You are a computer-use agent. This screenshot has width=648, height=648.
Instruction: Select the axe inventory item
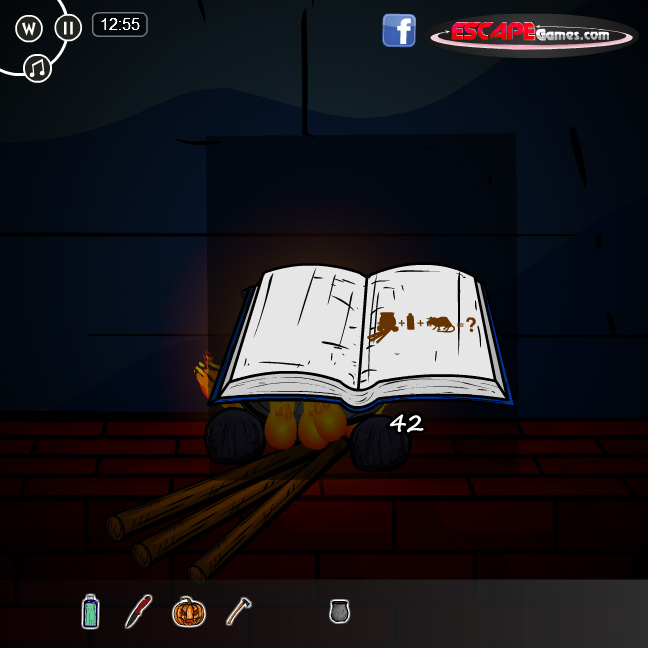237,609
